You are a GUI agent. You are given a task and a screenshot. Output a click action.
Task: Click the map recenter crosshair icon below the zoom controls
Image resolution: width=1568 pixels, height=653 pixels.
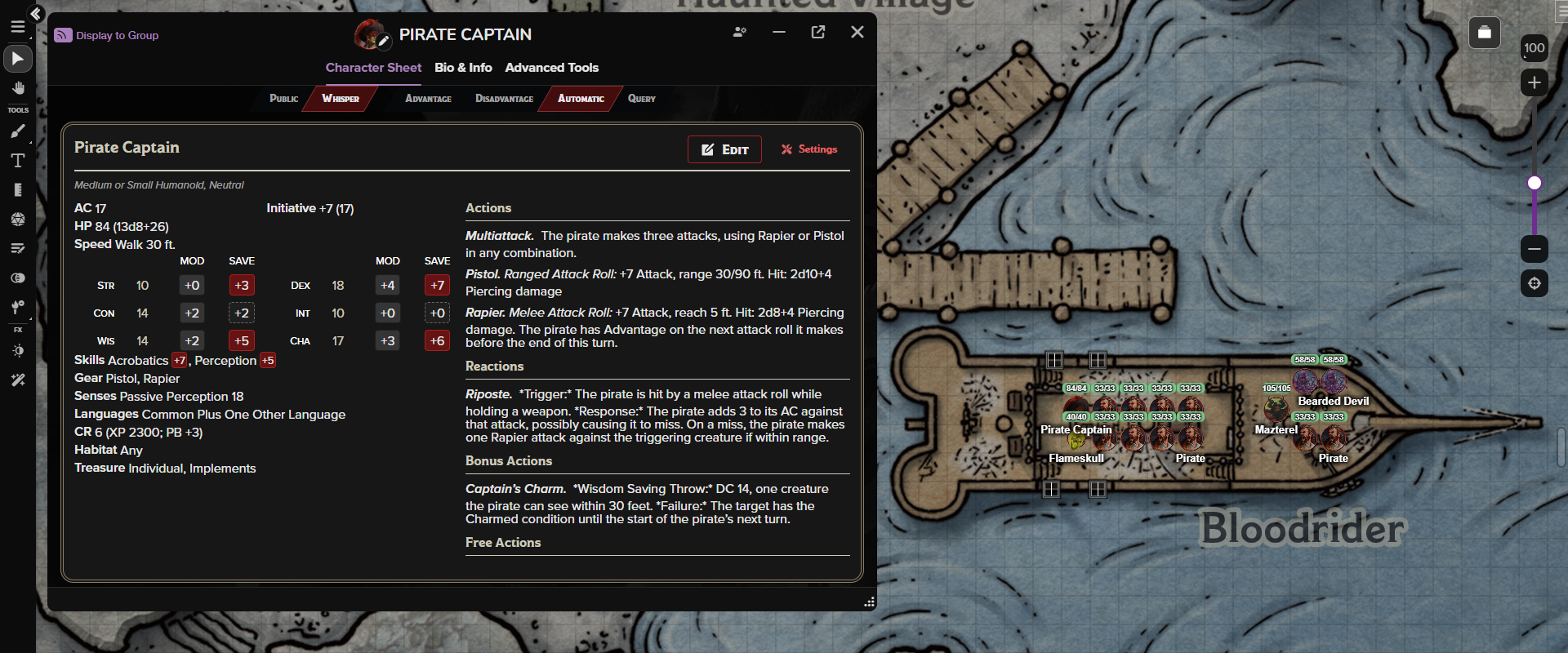click(1535, 283)
